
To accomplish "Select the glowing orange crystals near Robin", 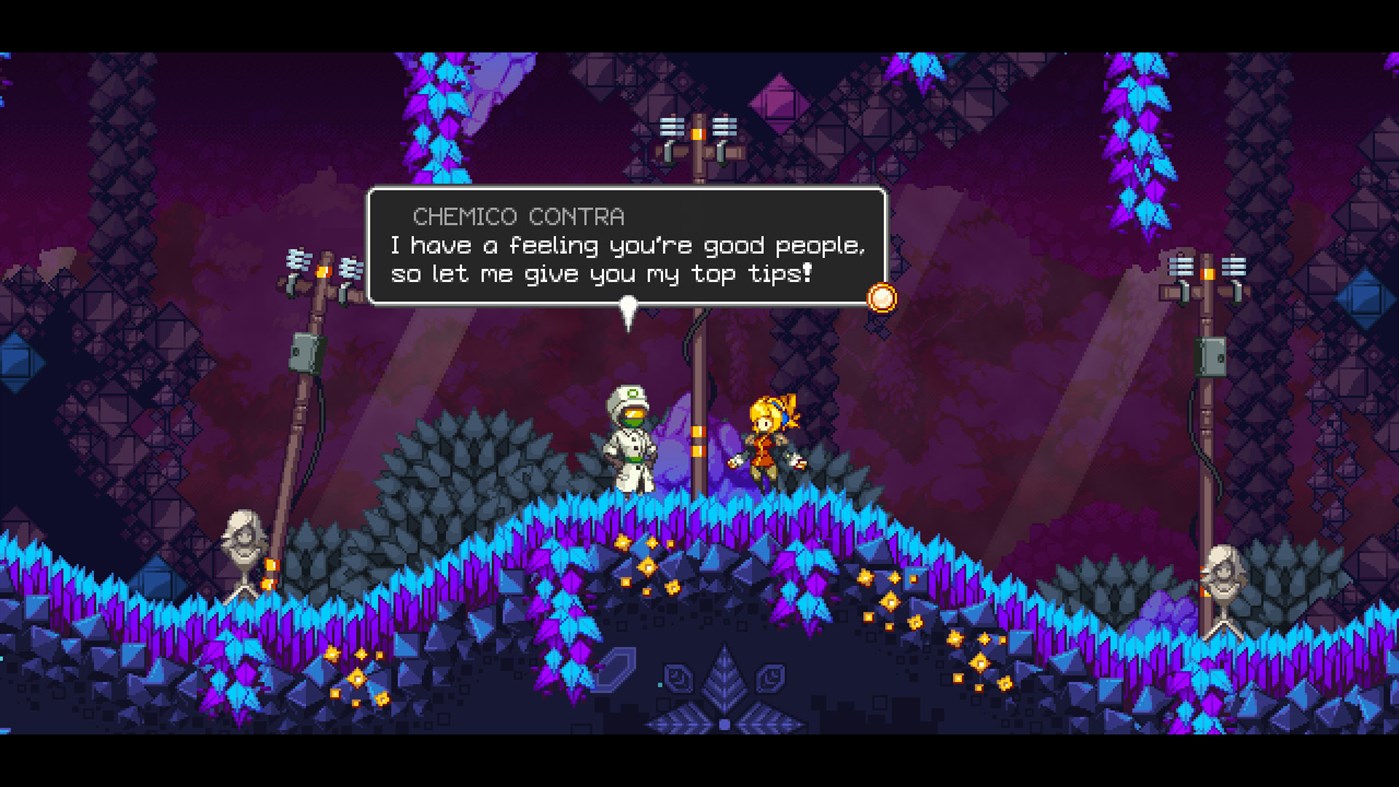I will click(x=865, y=578).
